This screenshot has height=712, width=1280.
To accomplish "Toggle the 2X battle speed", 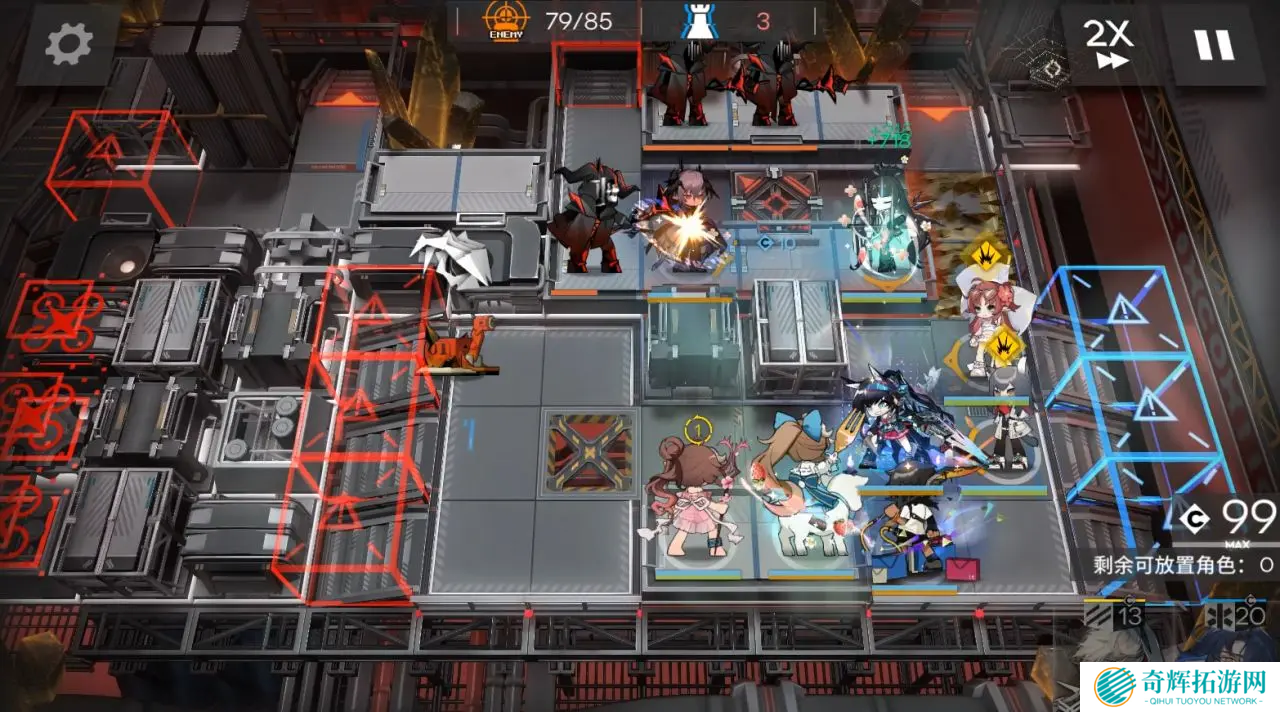I will click(x=1108, y=44).
